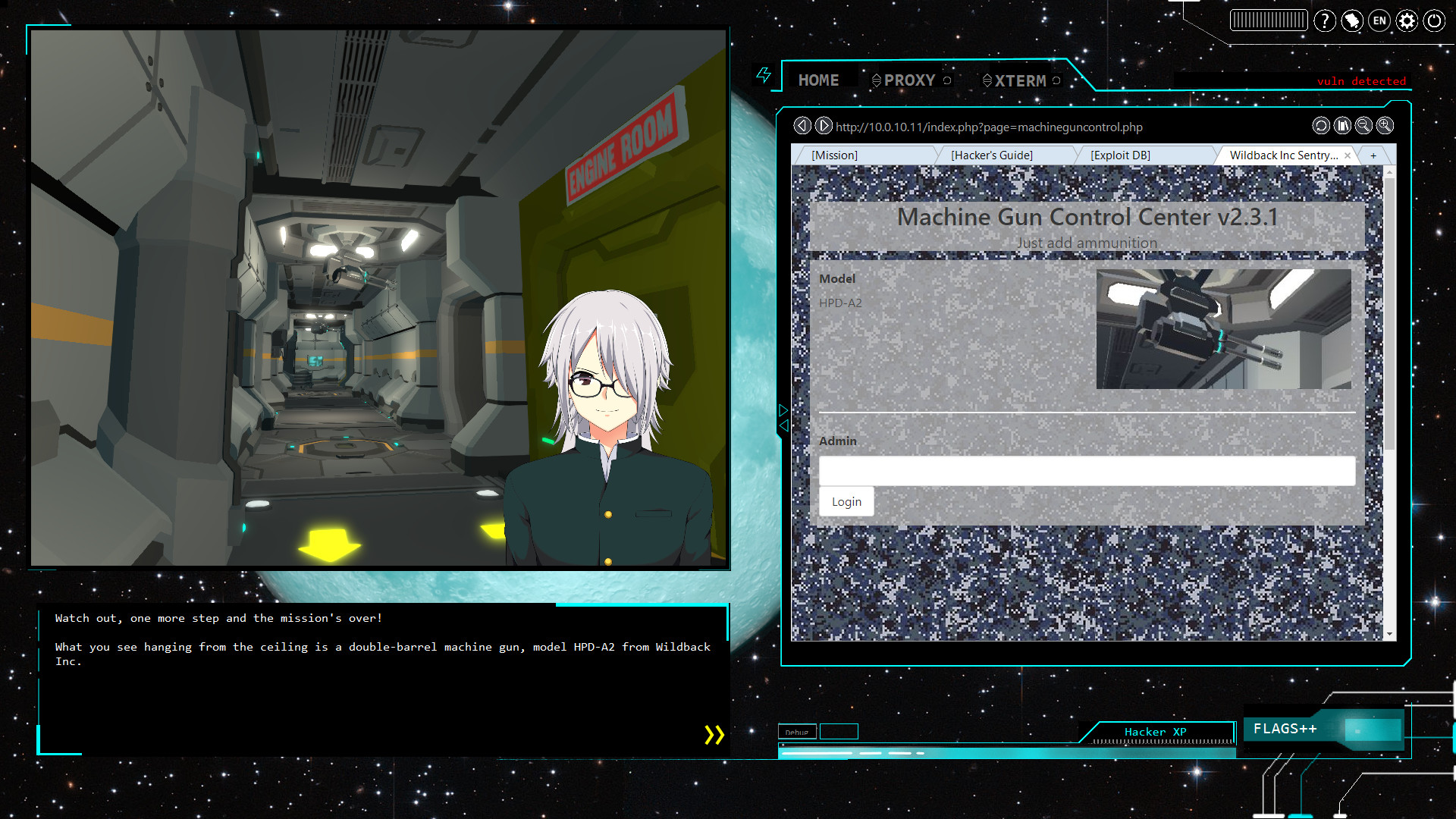
Task: Click the back navigation arrow
Action: point(803,126)
